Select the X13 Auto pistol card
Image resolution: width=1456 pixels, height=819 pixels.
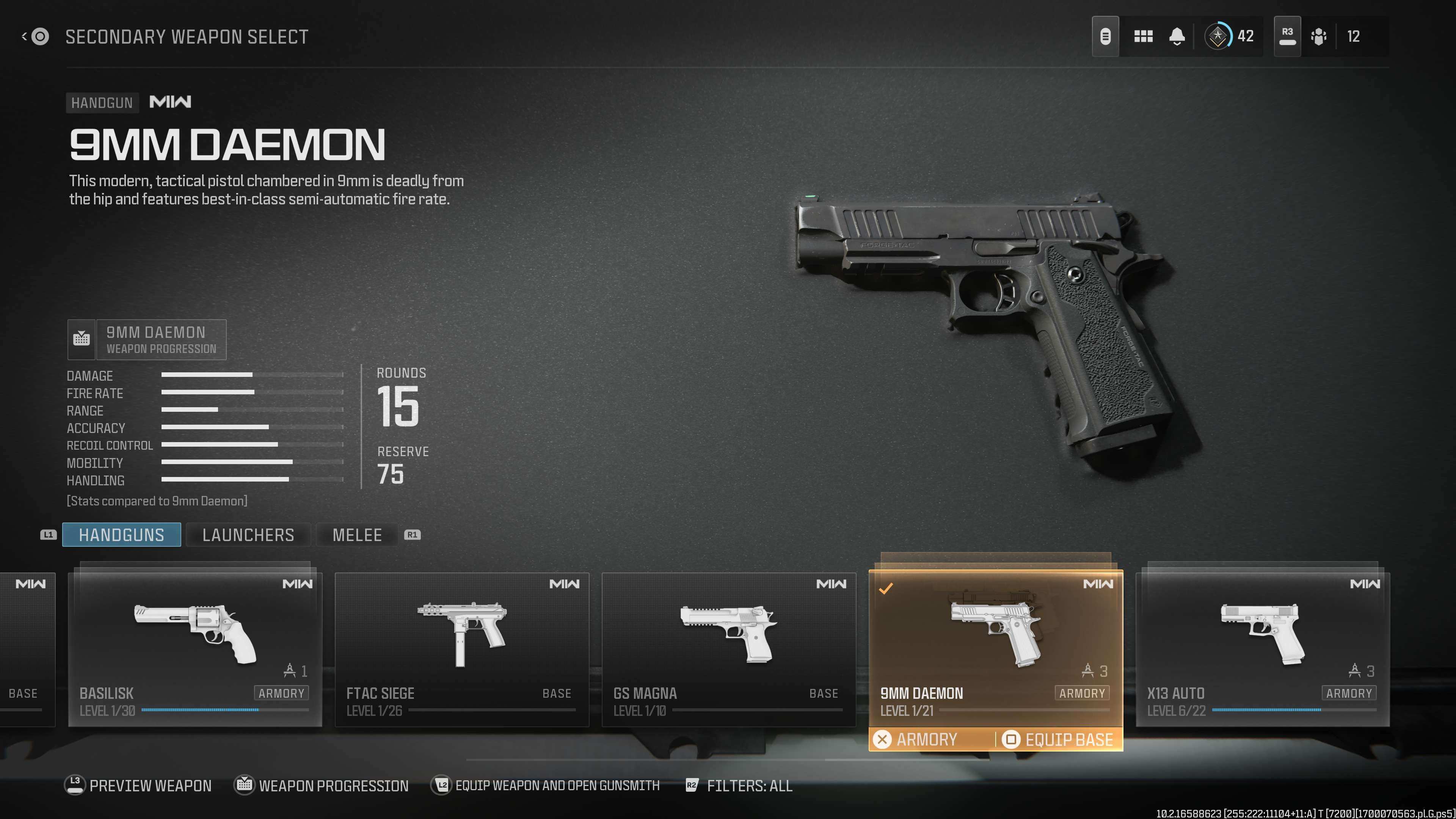[x=1262, y=649]
